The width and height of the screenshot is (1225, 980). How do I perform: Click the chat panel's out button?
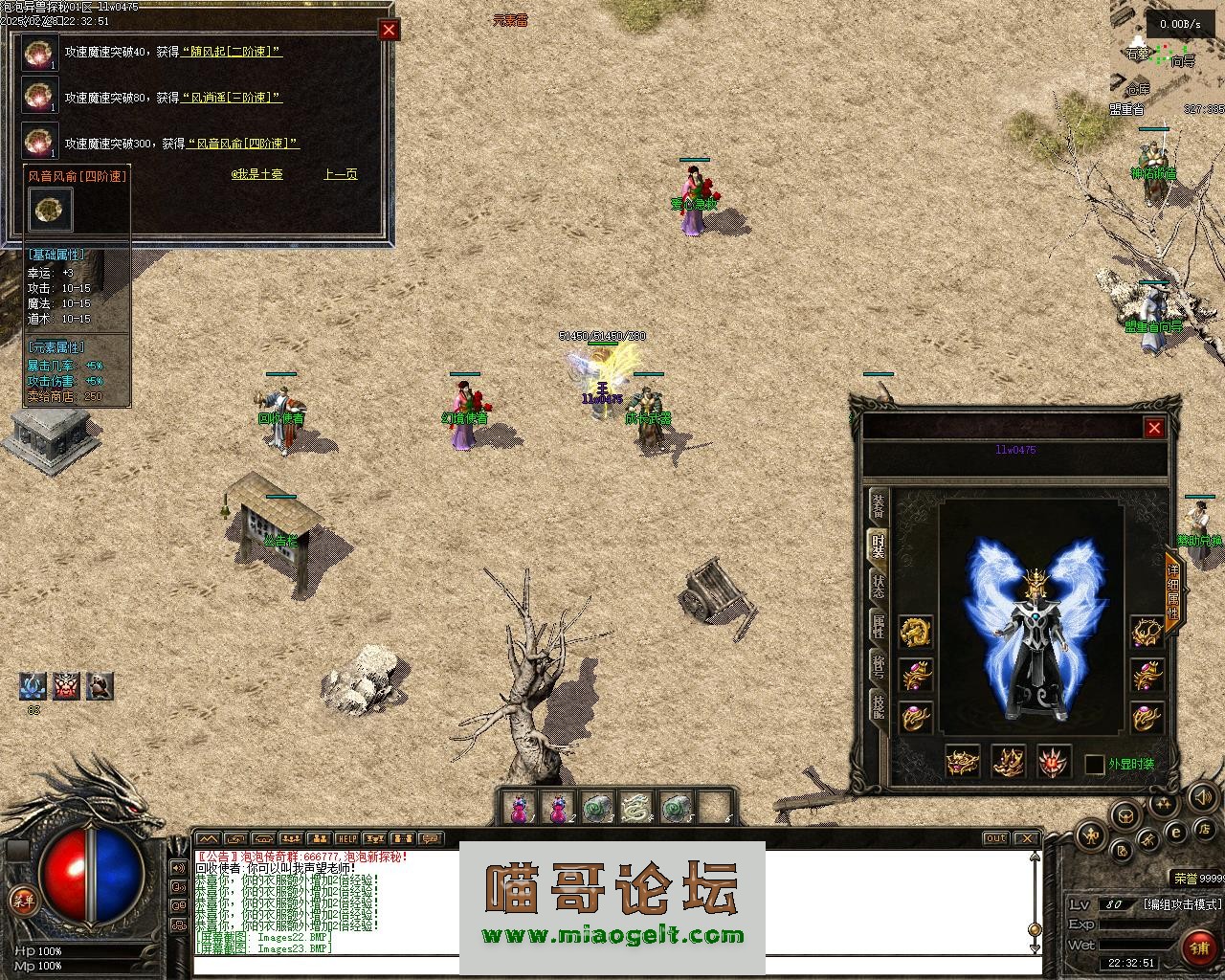click(996, 839)
